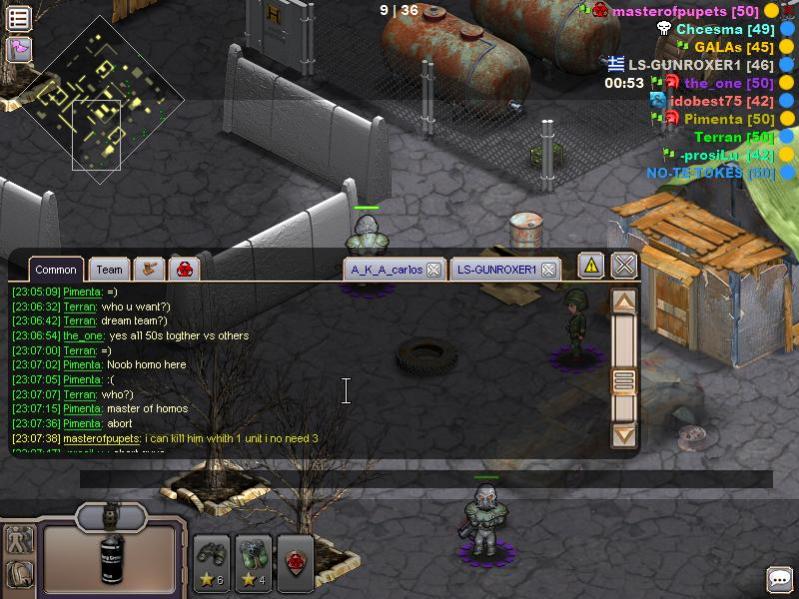This screenshot has height=599, width=799.
Task: Open the main menu list button
Action: pos(19,17)
